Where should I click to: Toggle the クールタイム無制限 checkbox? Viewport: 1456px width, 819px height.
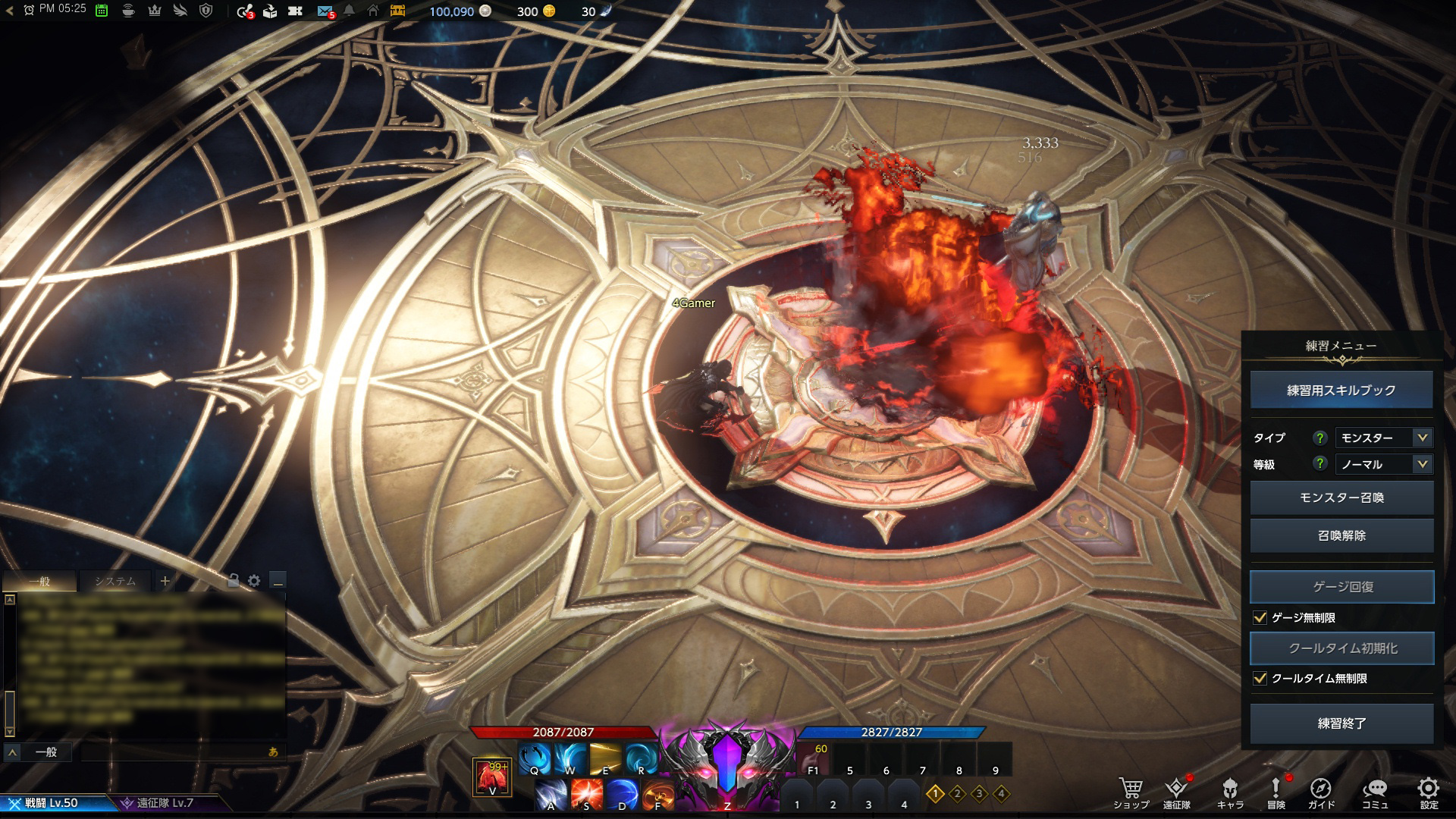click(x=1260, y=678)
